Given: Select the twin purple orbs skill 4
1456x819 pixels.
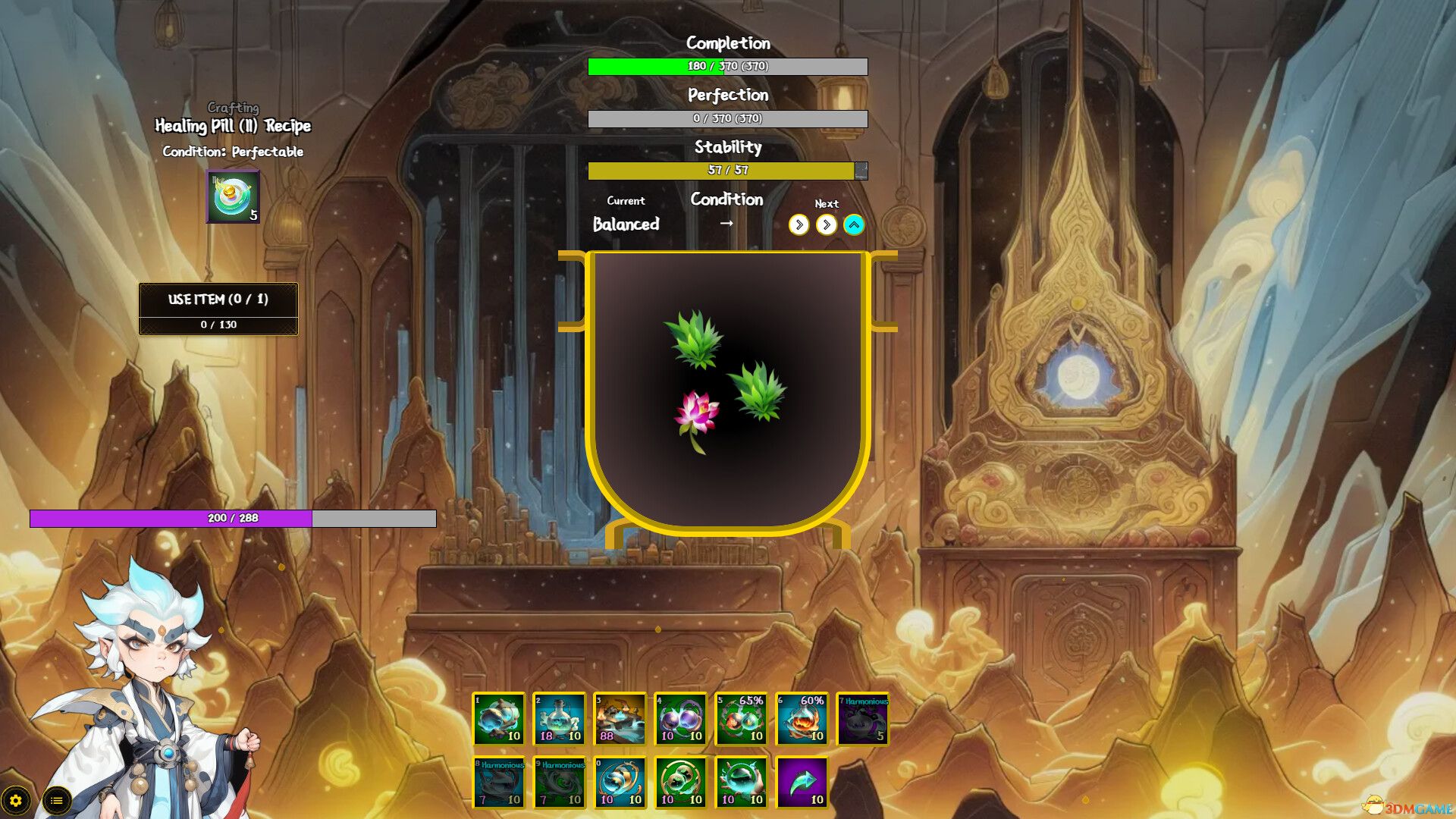Looking at the screenshot, I should (681, 720).
